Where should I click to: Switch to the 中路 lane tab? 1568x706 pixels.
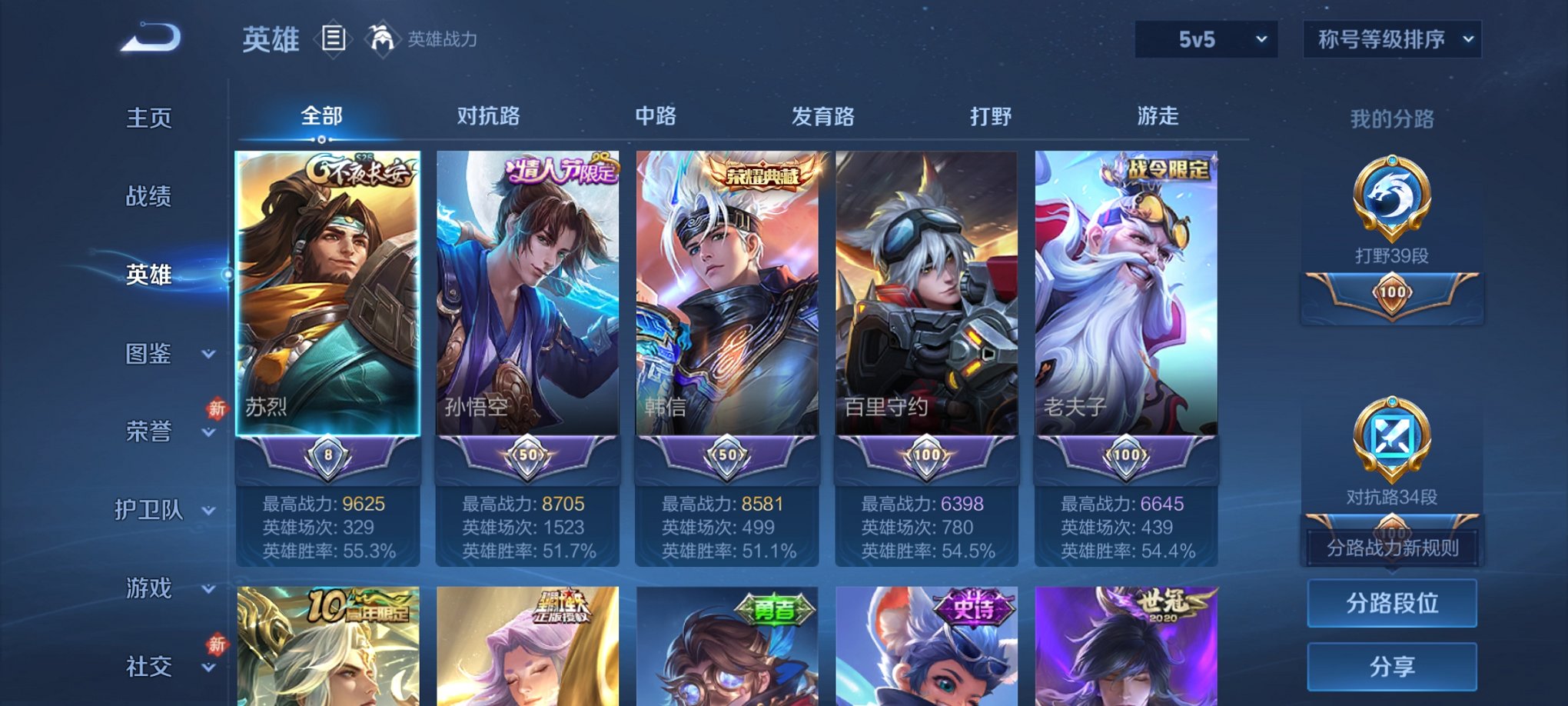(656, 116)
